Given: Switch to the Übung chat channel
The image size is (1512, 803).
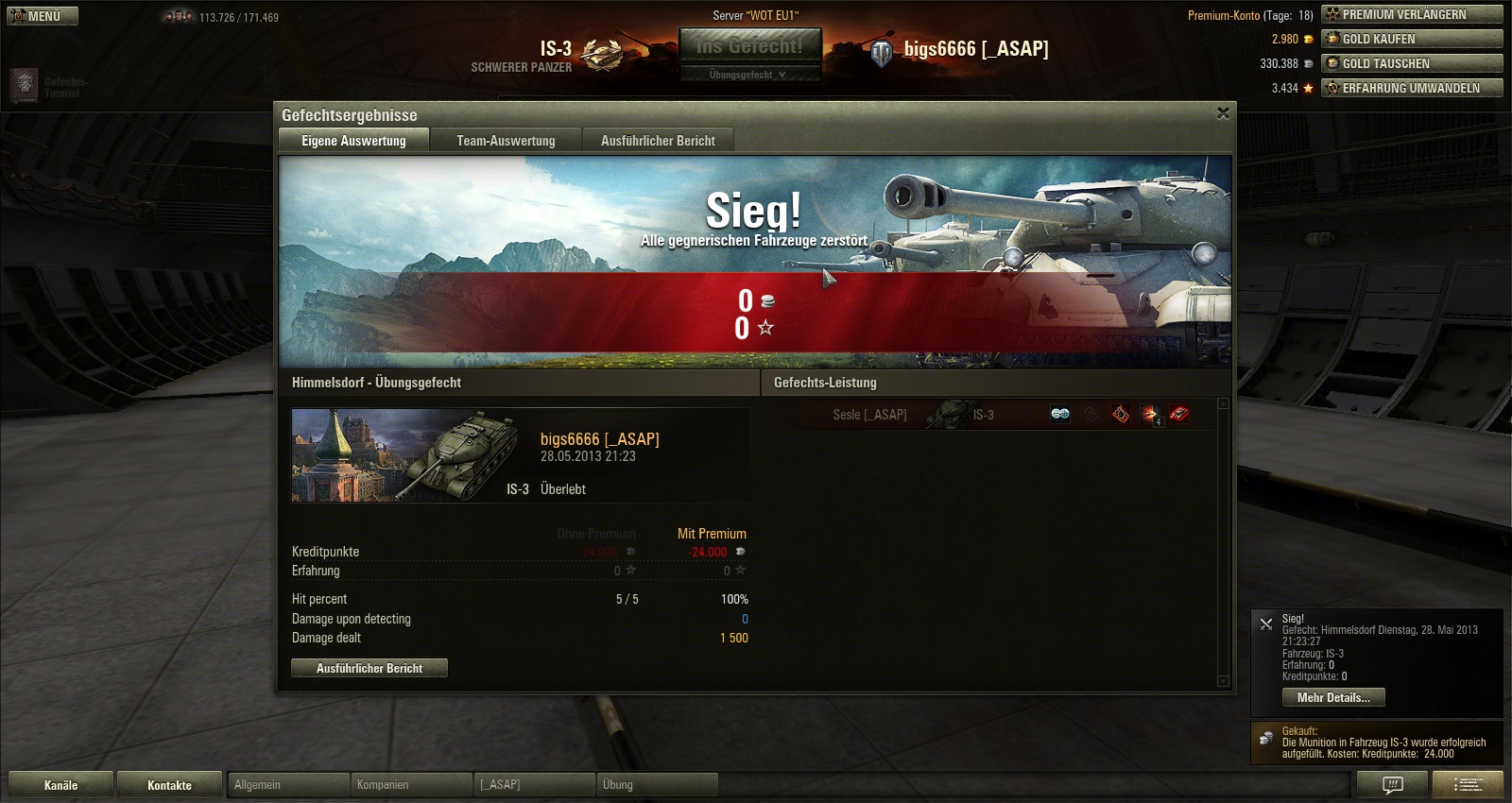Looking at the screenshot, I should tap(658, 785).
